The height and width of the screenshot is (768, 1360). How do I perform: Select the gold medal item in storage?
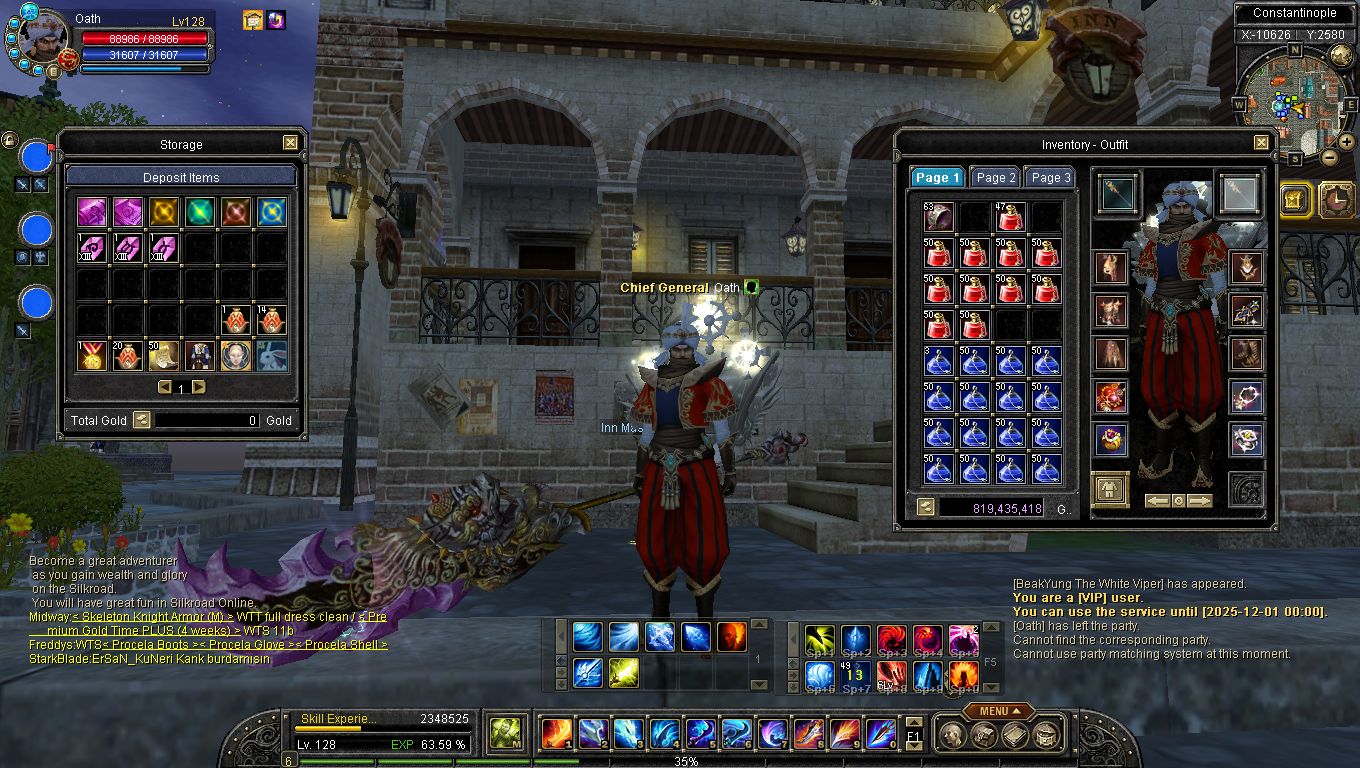coord(93,355)
